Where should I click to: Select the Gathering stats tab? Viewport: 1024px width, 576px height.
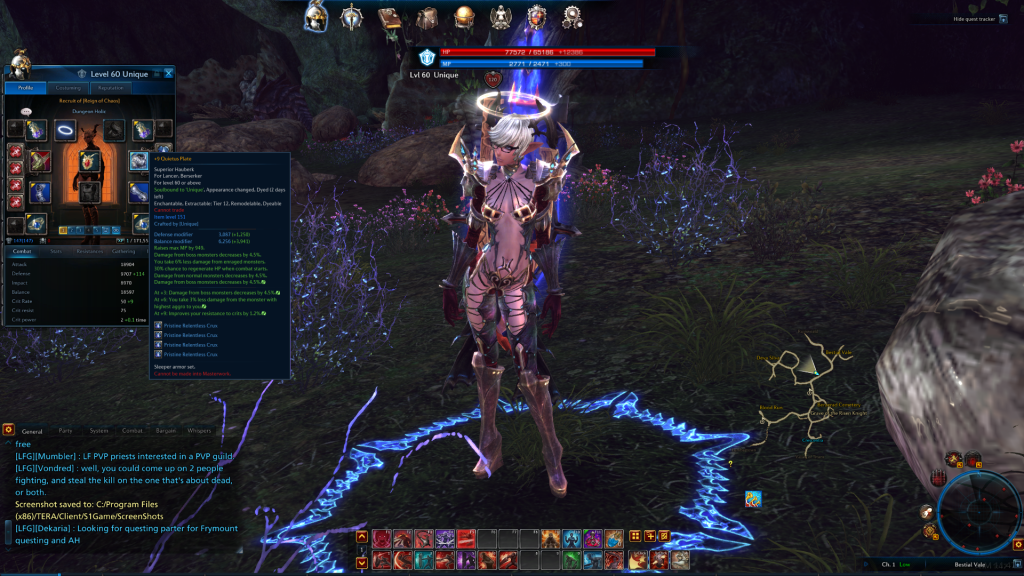click(x=123, y=252)
